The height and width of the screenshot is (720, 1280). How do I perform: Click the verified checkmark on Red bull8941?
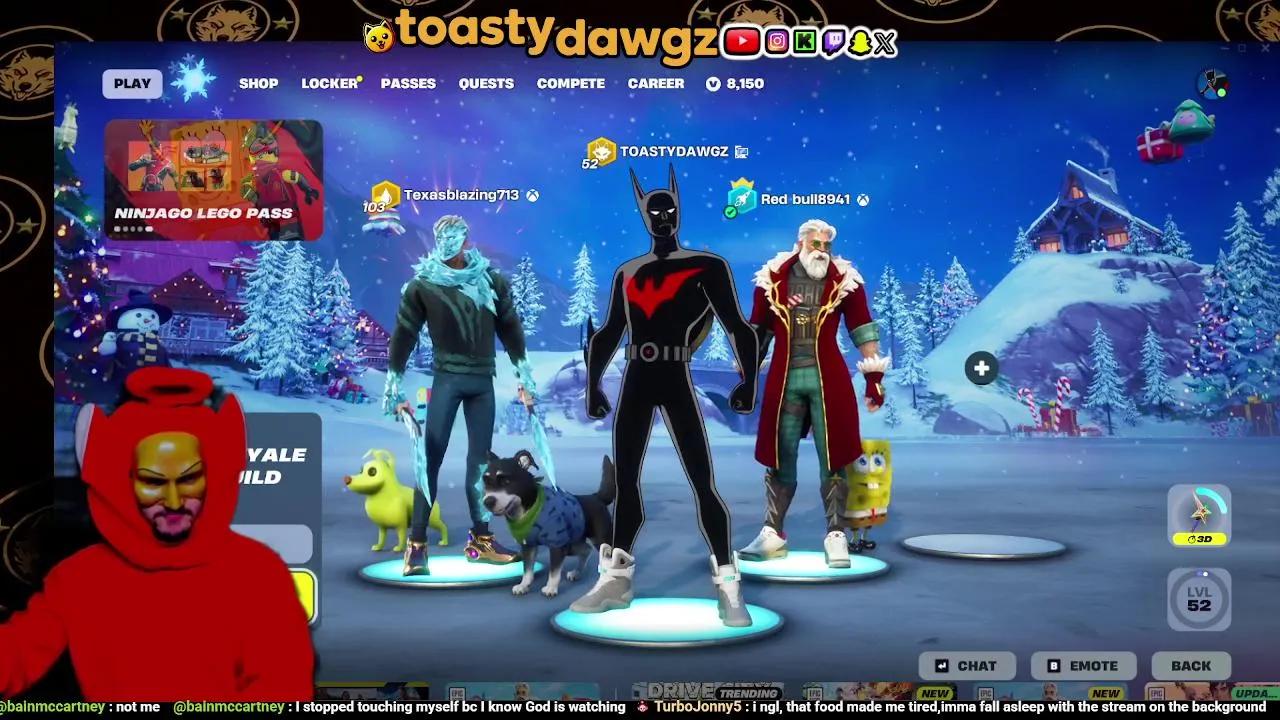729,210
